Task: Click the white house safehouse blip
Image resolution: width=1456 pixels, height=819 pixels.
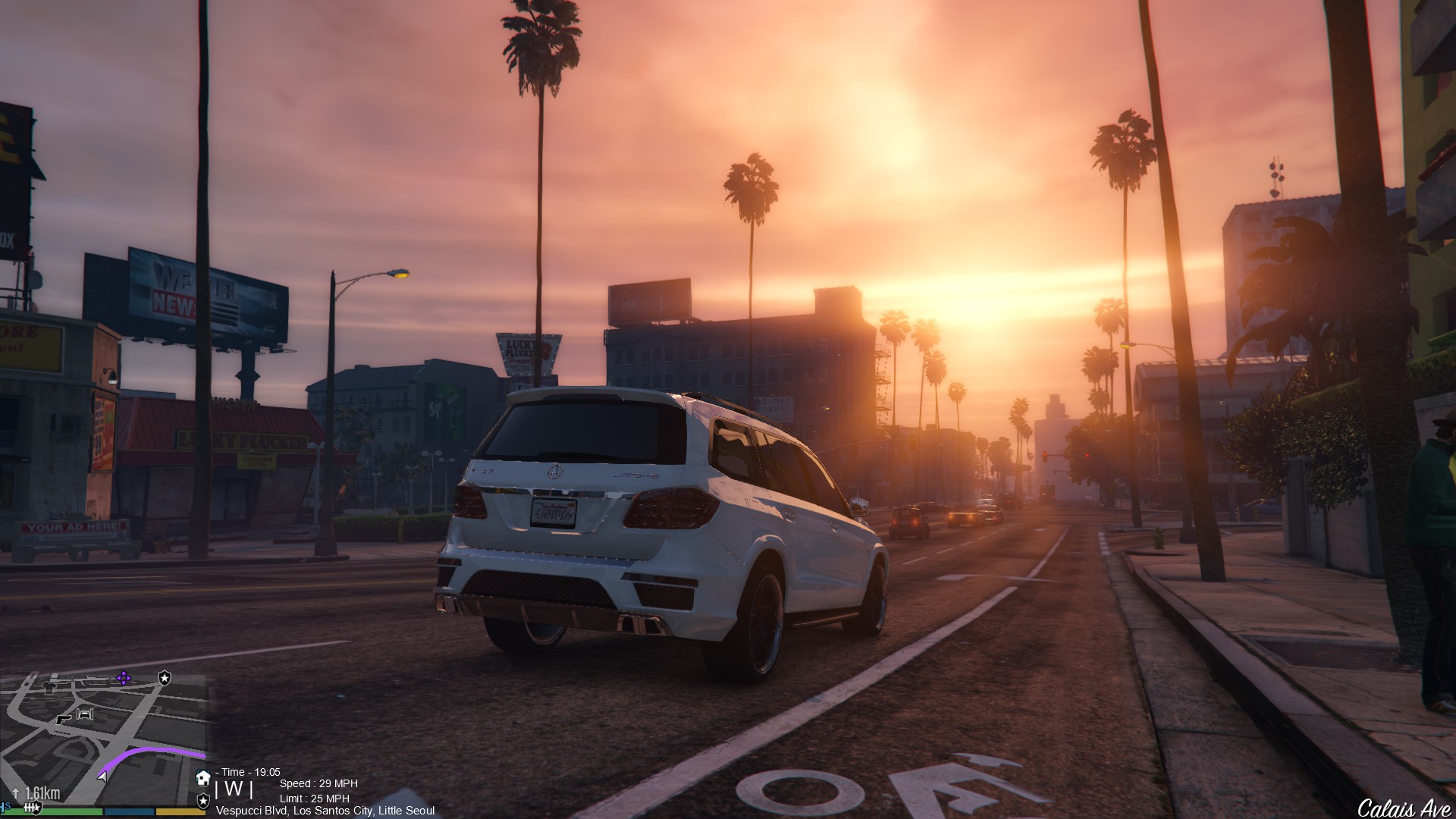Action: coord(202,778)
